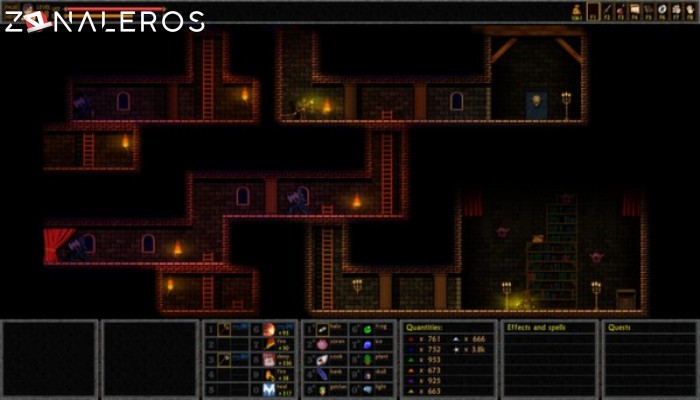Choose the blue heal spell in slot 0
This screenshot has height=400, width=700.
[270, 389]
